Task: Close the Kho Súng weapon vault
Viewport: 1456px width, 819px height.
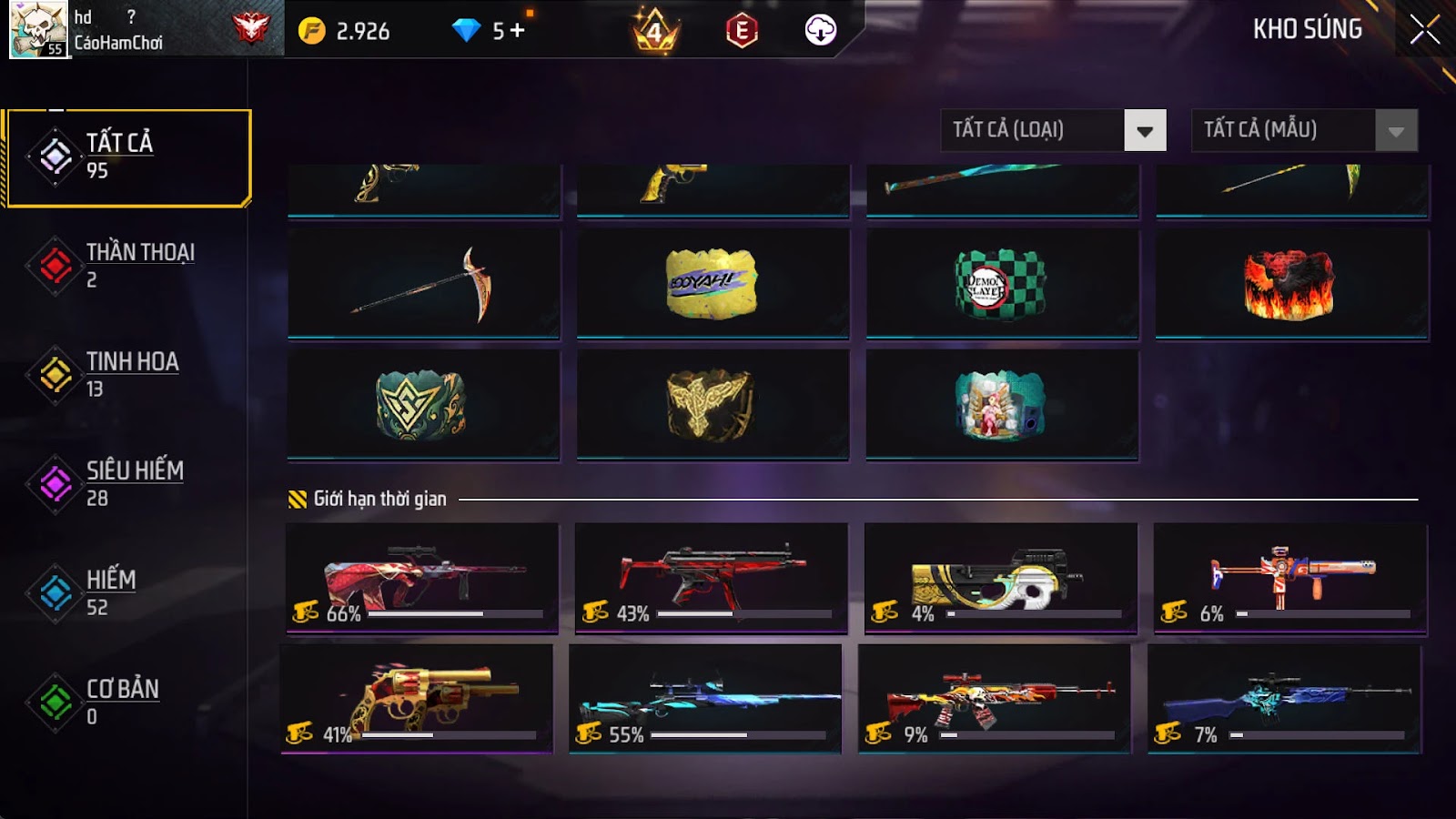Action: click(x=1424, y=30)
